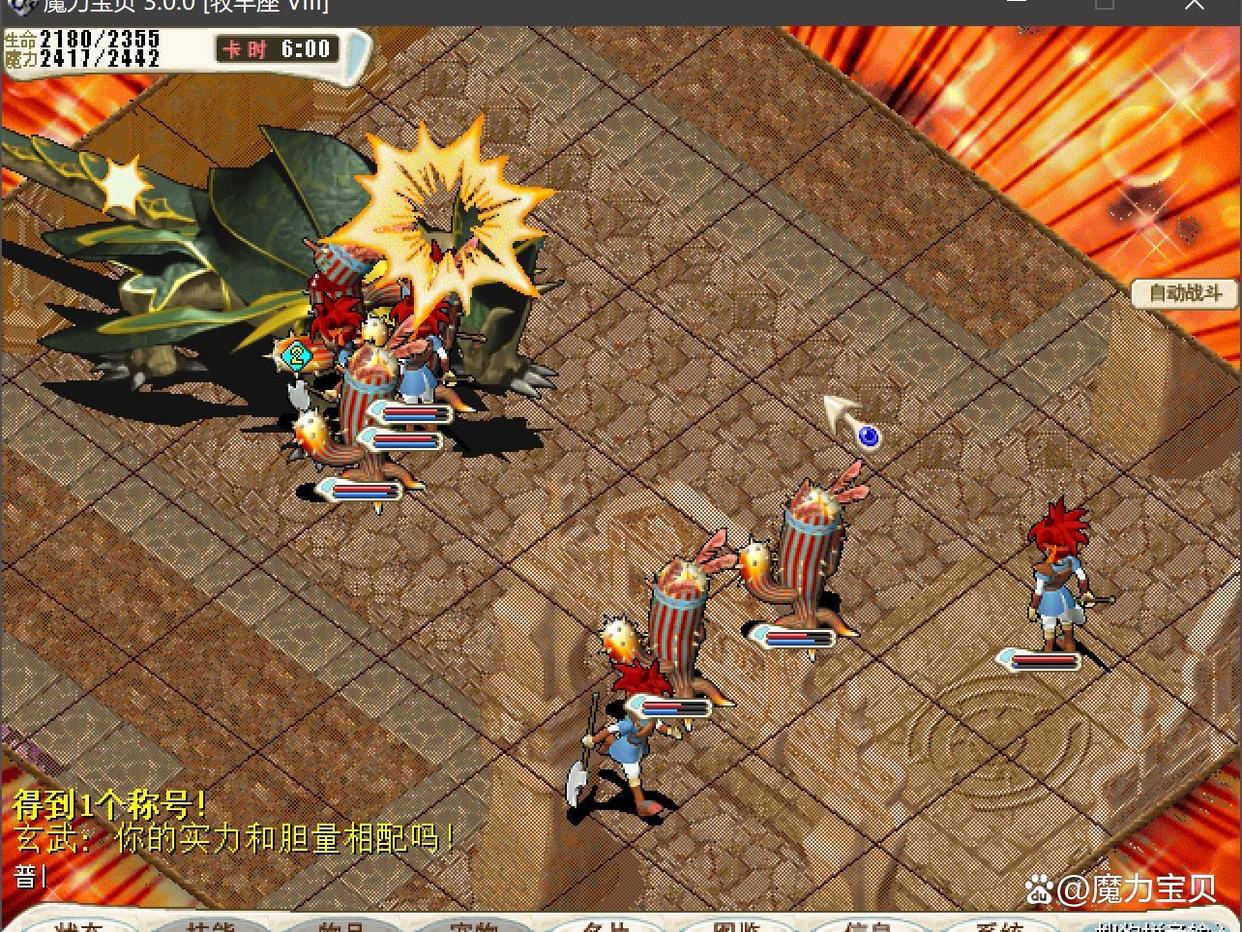Open the 名片 name card menu
Image resolution: width=1242 pixels, height=932 pixels.
pyautogui.click(x=606, y=925)
